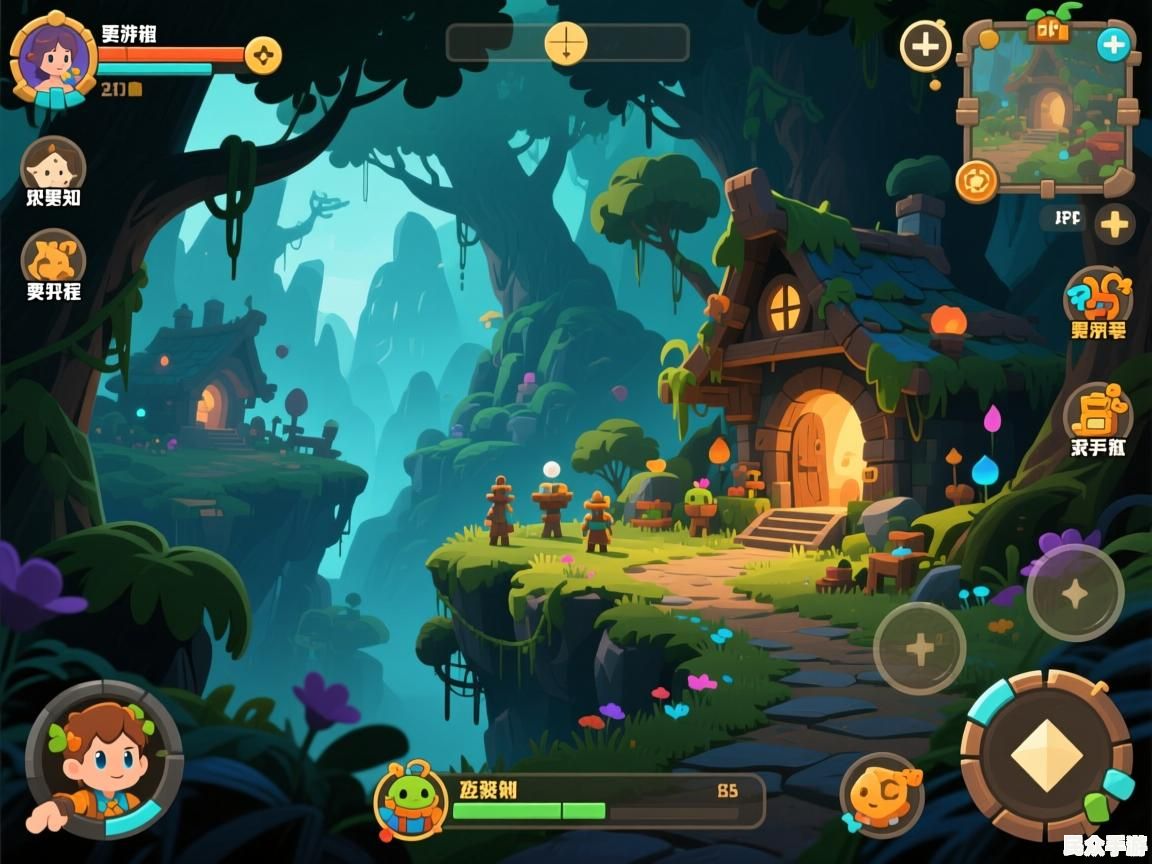Choose the orange blocky icon on right side
The width and height of the screenshot is (1152, 864).
pyautogui.click(x=1097, y=411)
